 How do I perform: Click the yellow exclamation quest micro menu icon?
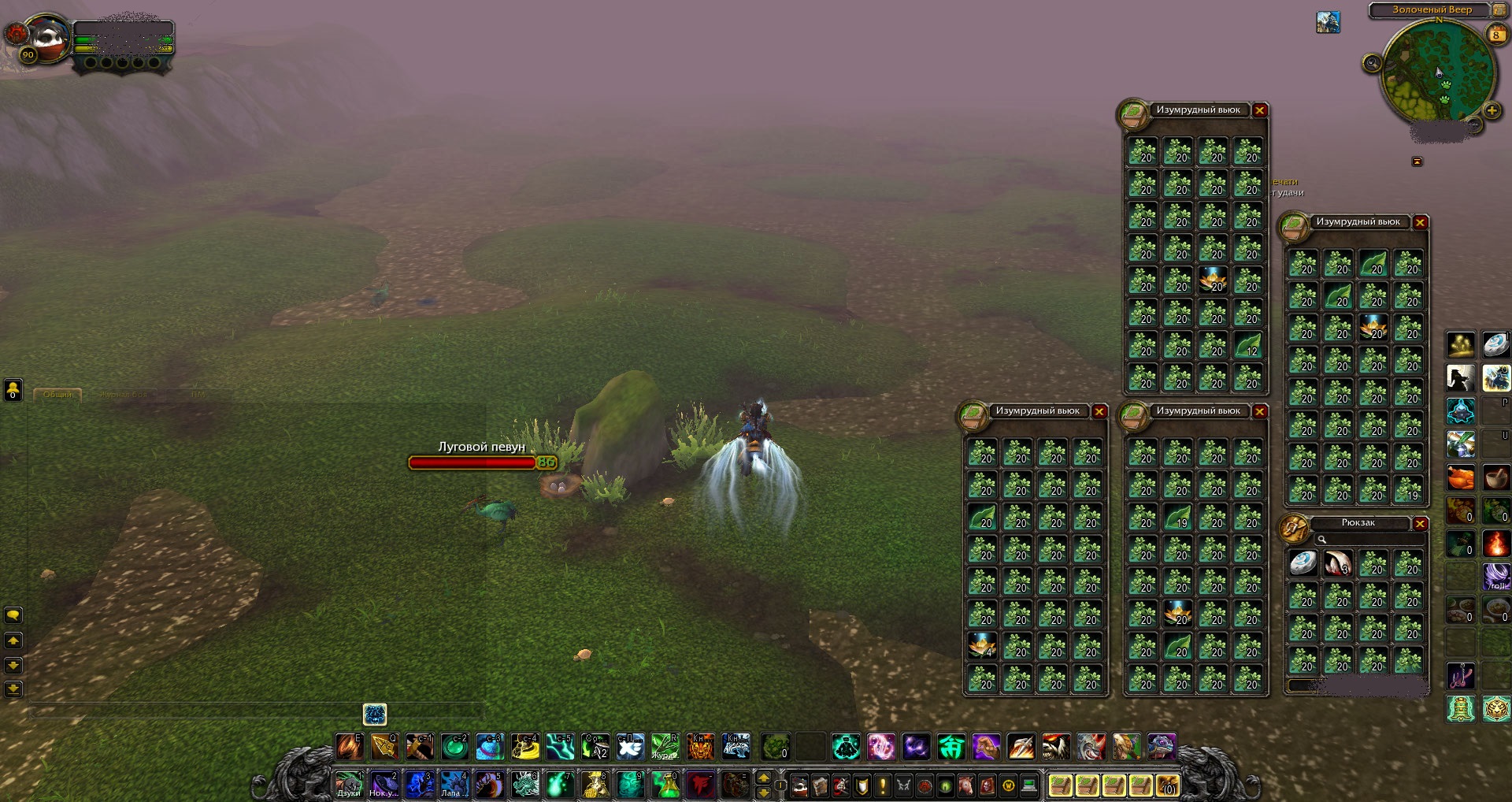pos(881,785)
